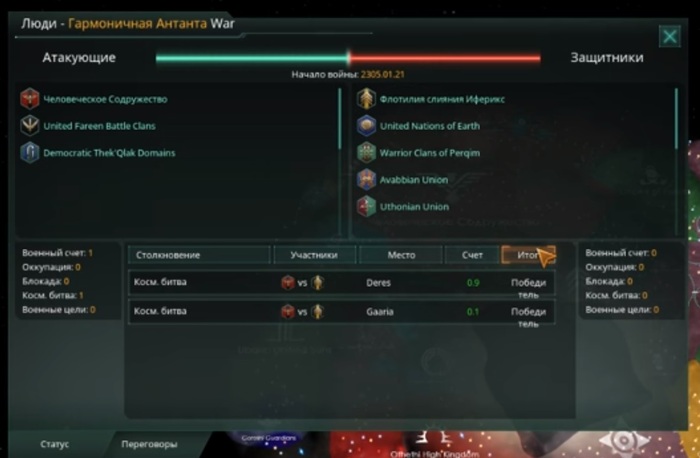The width and height of the screenshot is (700, 458).
Task: Open the Переговоры tab
Action: [149, 444]
